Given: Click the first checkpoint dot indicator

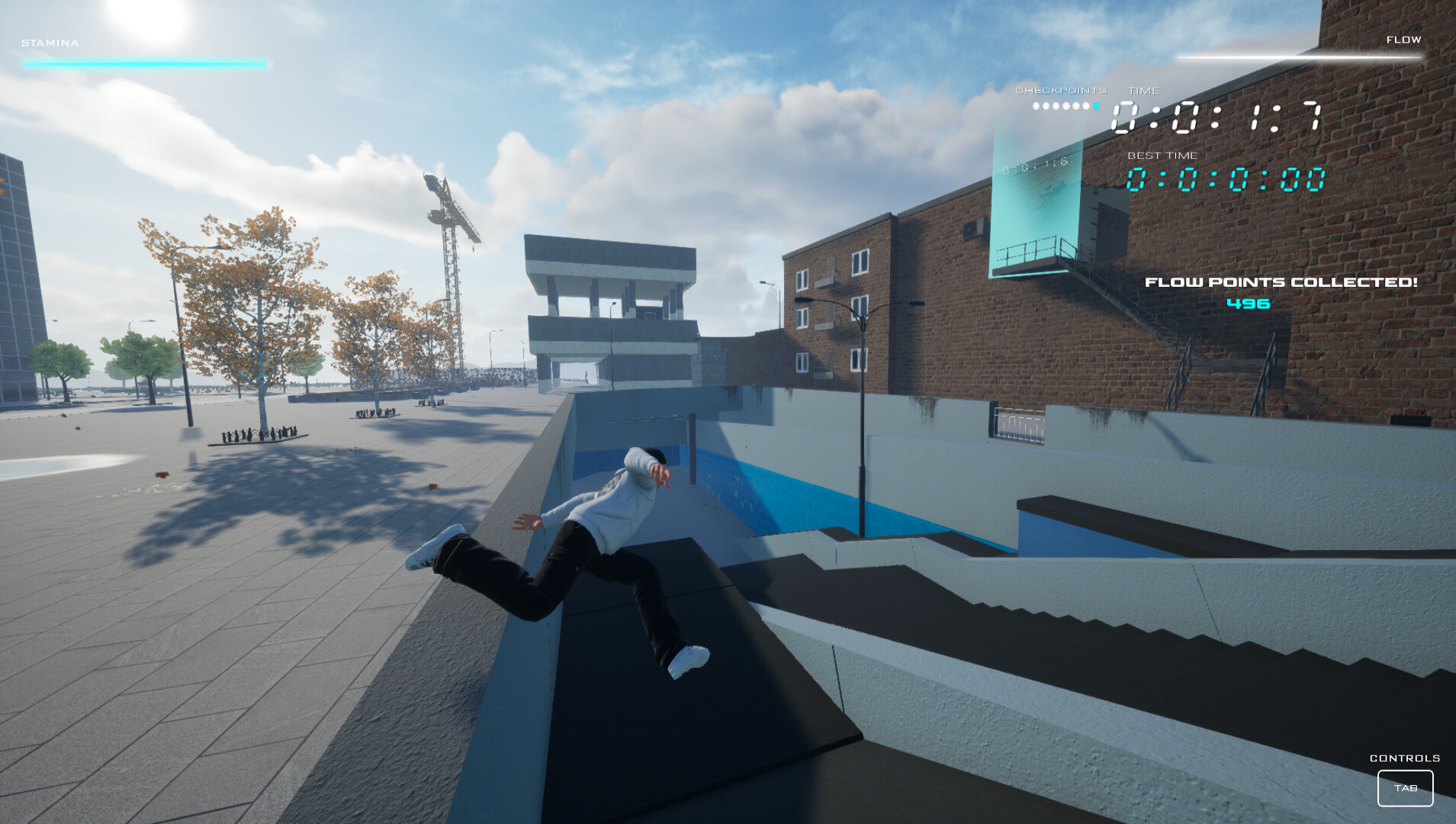Looking at the screenshot, I should coord(1036,106).
